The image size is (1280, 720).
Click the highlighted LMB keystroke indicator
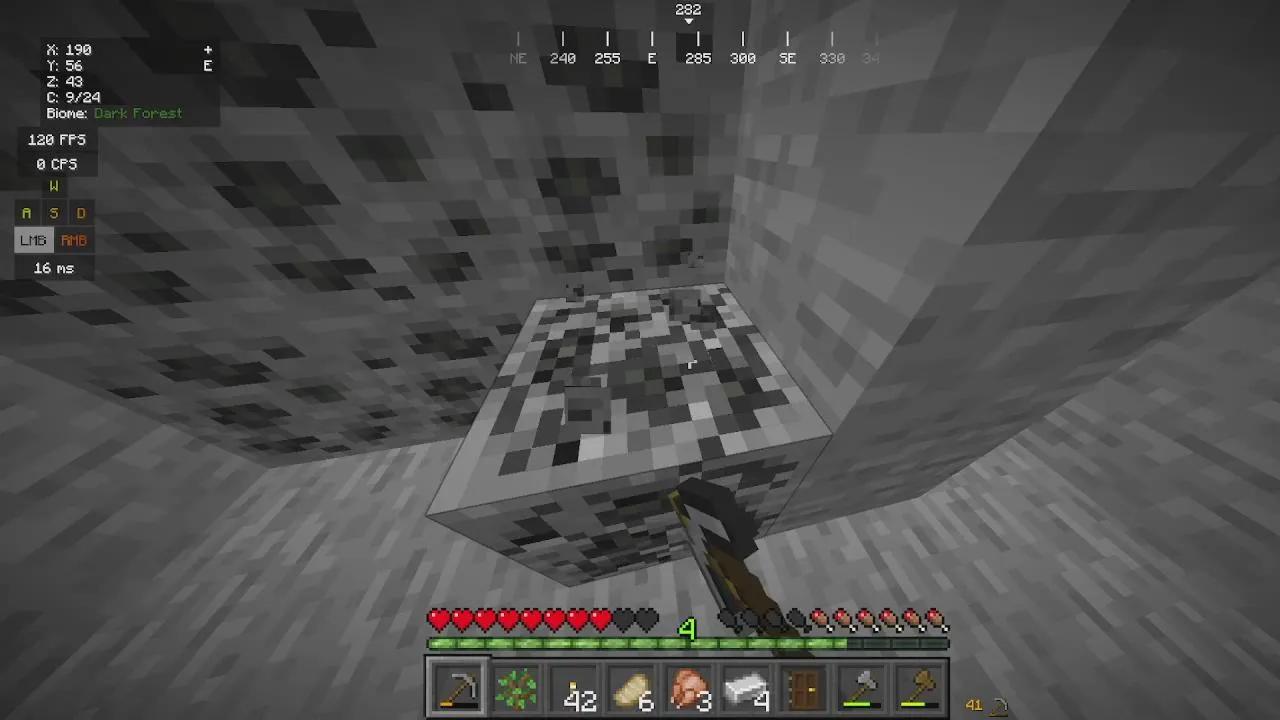(33, 240)
